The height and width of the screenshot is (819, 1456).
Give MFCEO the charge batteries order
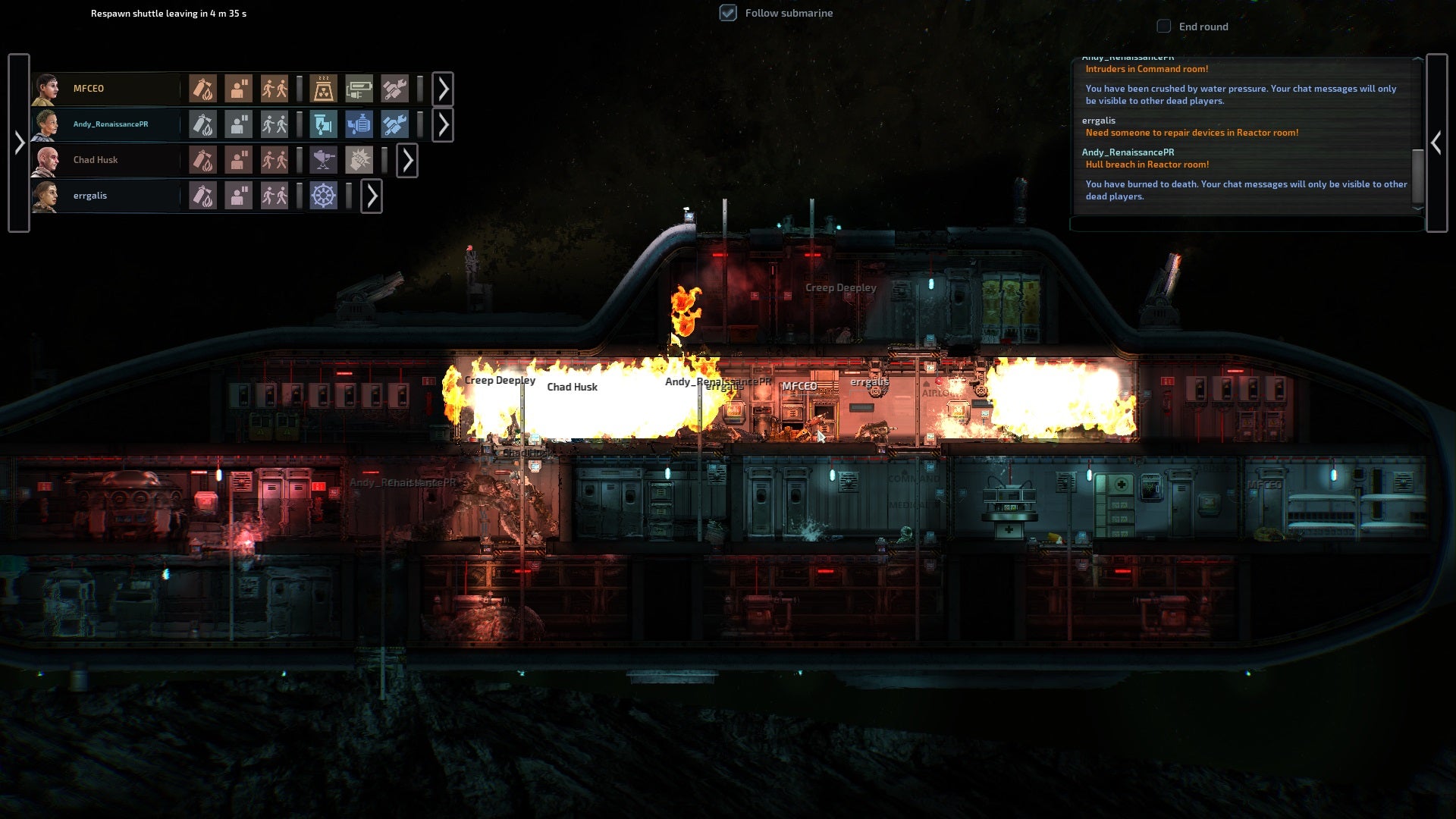359,89
